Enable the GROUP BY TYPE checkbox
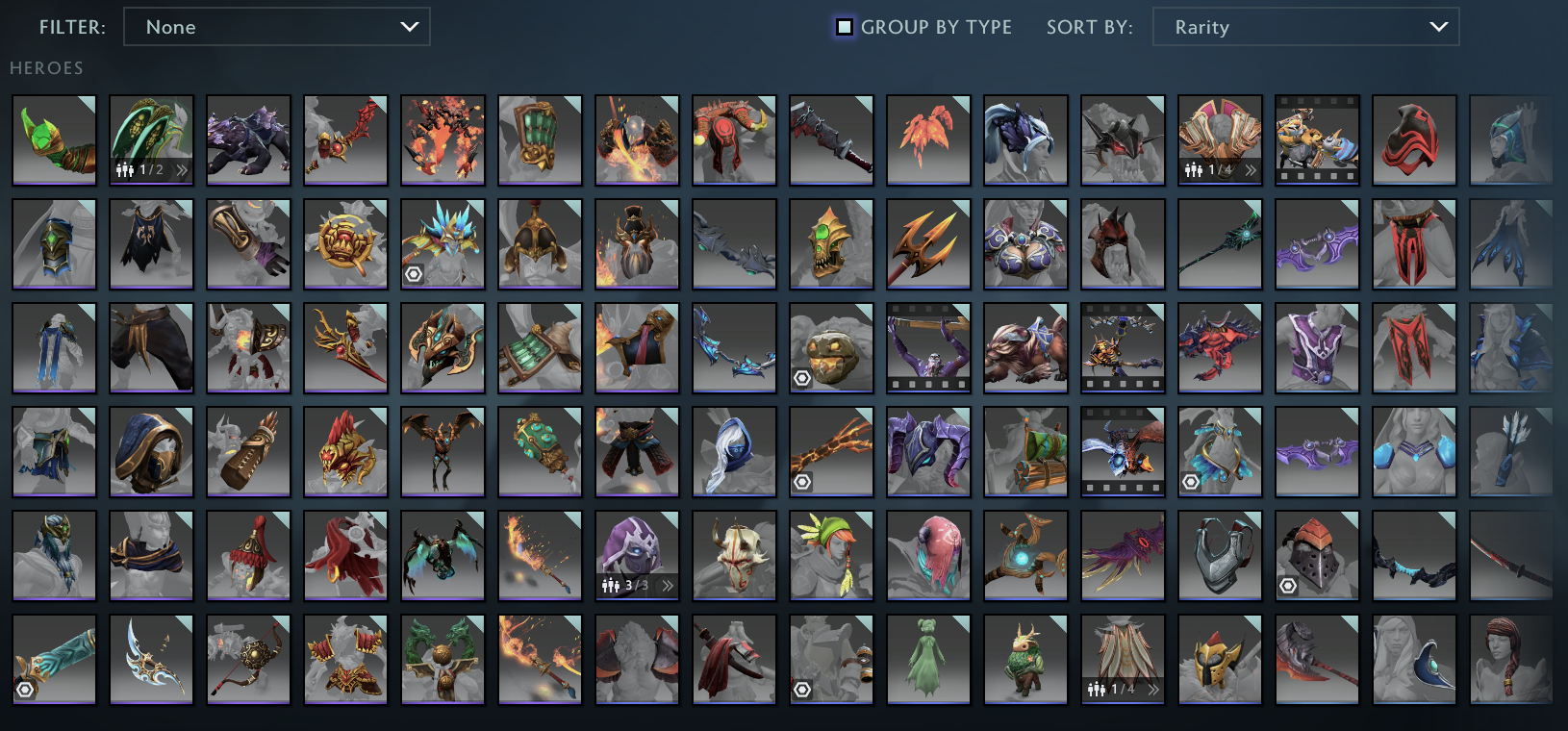1568x731 pixels. click(845, 27)
